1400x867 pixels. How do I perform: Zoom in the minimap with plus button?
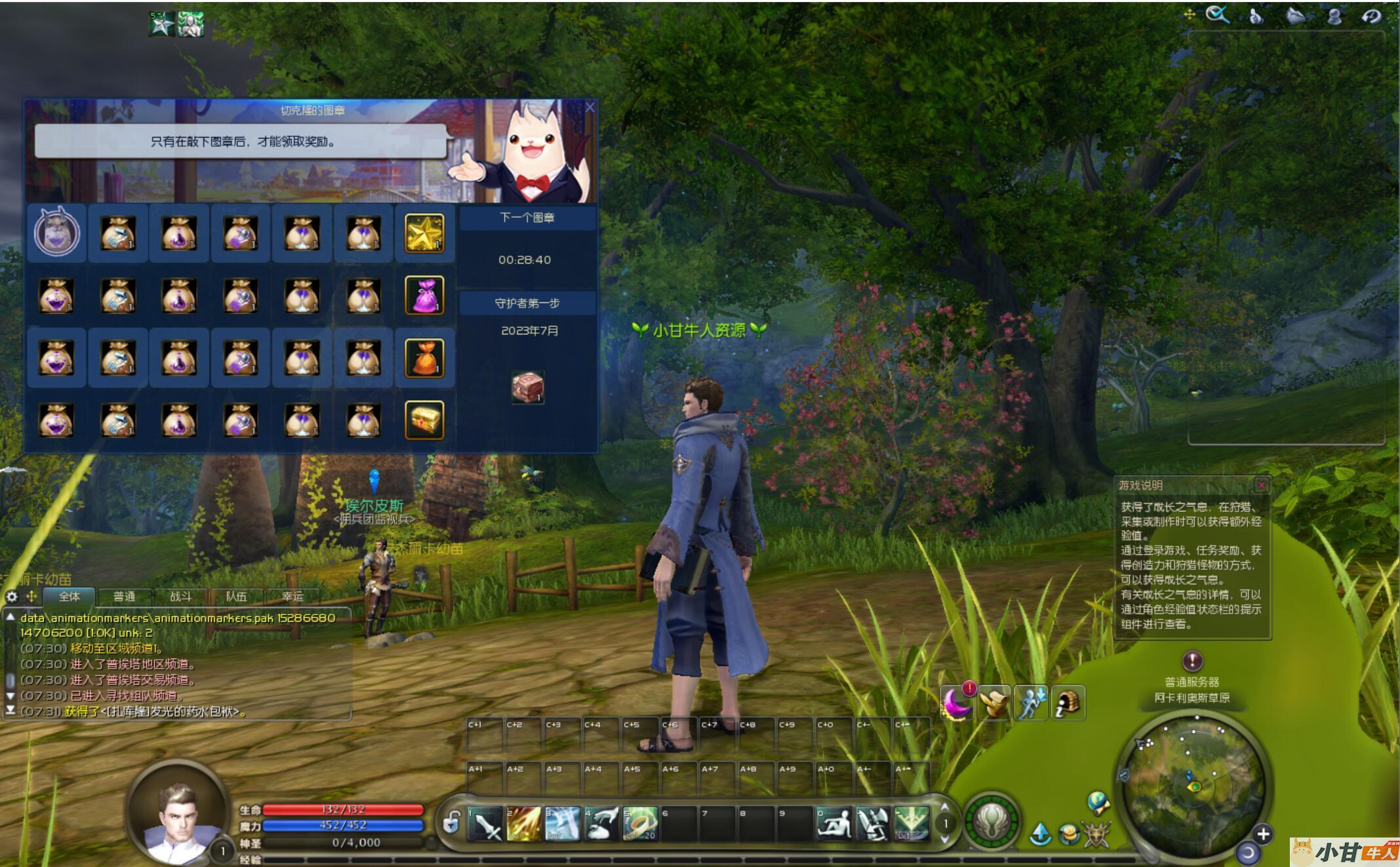[x=1262, y=834]
